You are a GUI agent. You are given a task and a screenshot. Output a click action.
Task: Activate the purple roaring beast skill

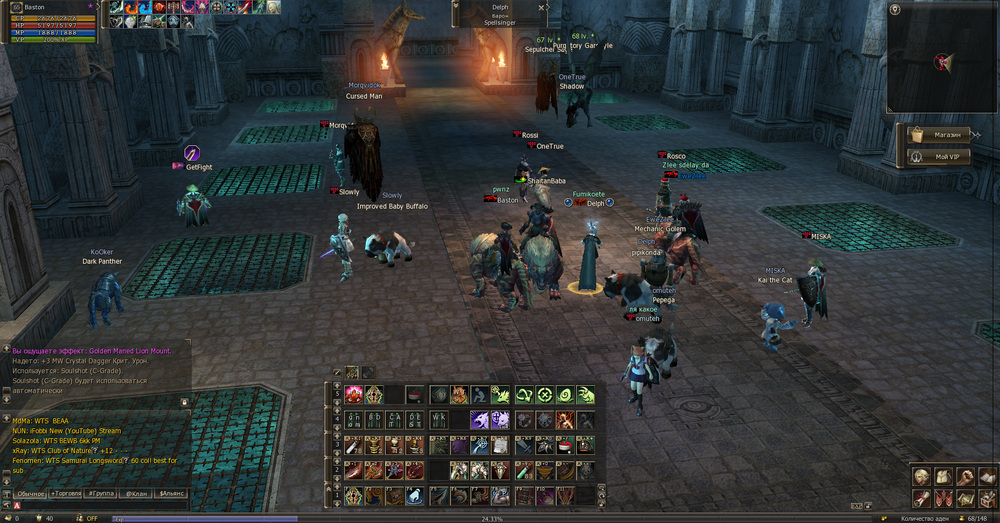(479, 421)
